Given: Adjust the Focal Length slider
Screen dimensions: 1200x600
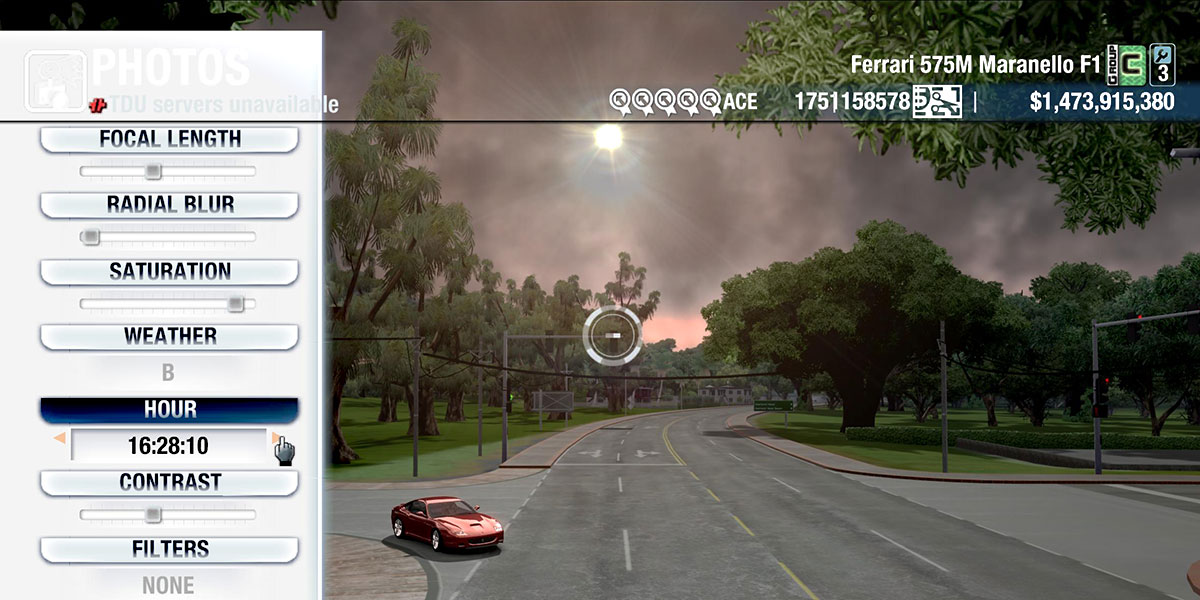Looking at the screenshot, I should [153, 171].
